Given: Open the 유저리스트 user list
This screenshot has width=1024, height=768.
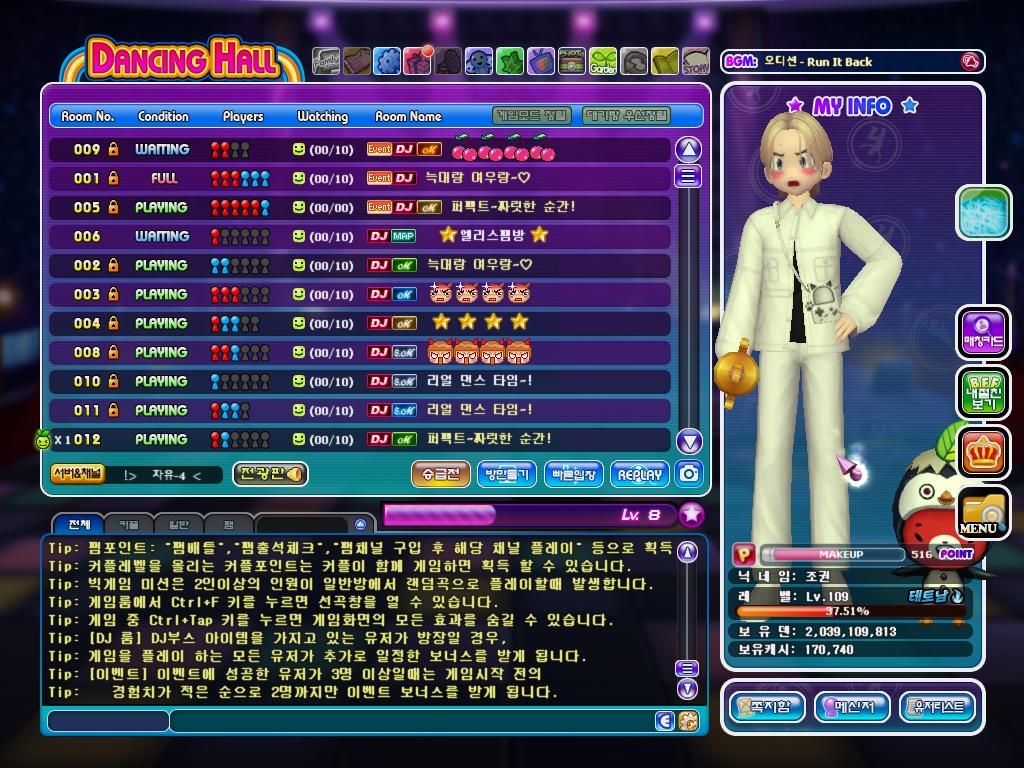Looking at the screenshot, I should pos(937,708).
